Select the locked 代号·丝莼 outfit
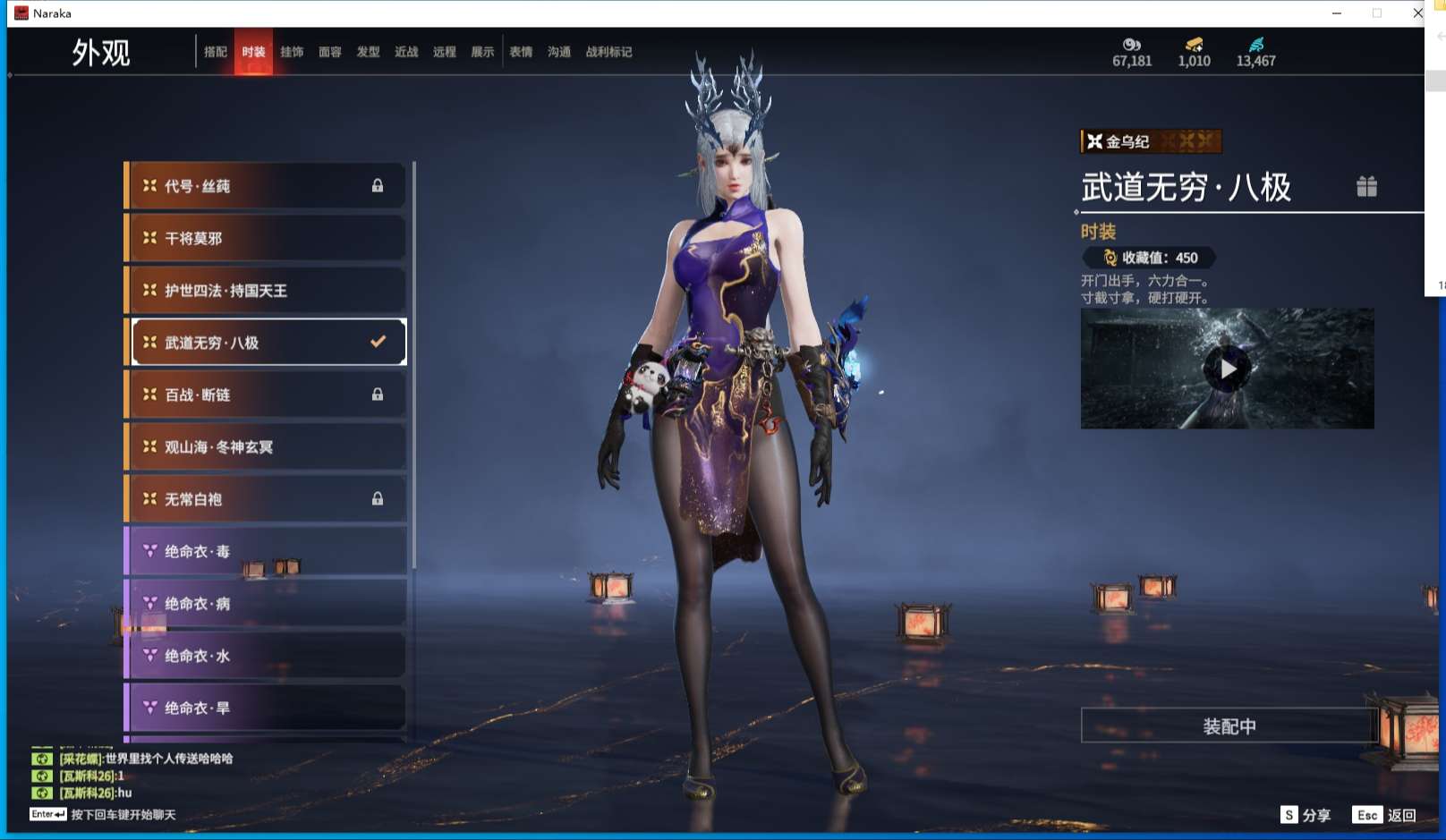 pos(266,186)
